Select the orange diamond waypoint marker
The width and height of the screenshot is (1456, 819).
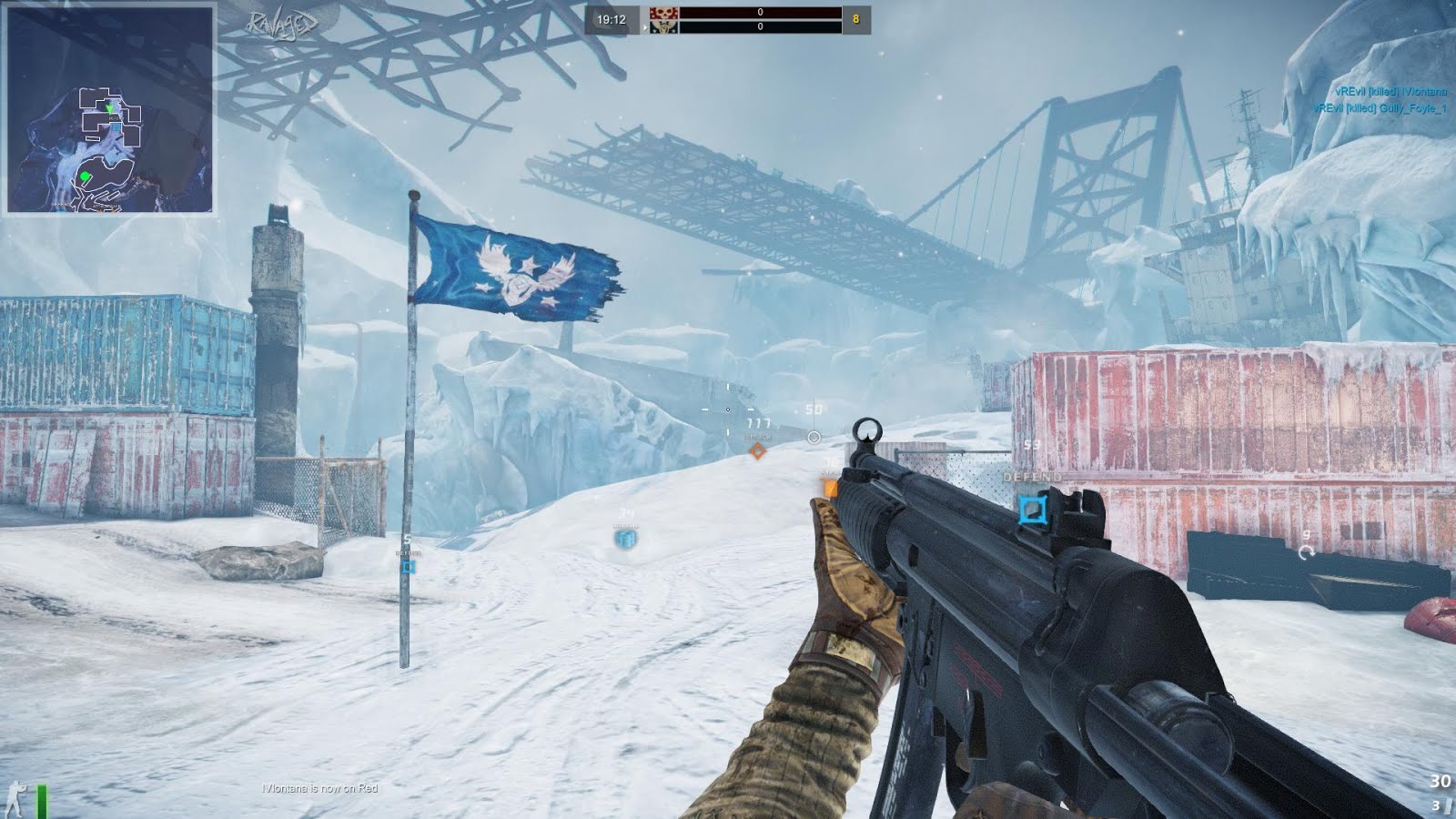point(757,450)
